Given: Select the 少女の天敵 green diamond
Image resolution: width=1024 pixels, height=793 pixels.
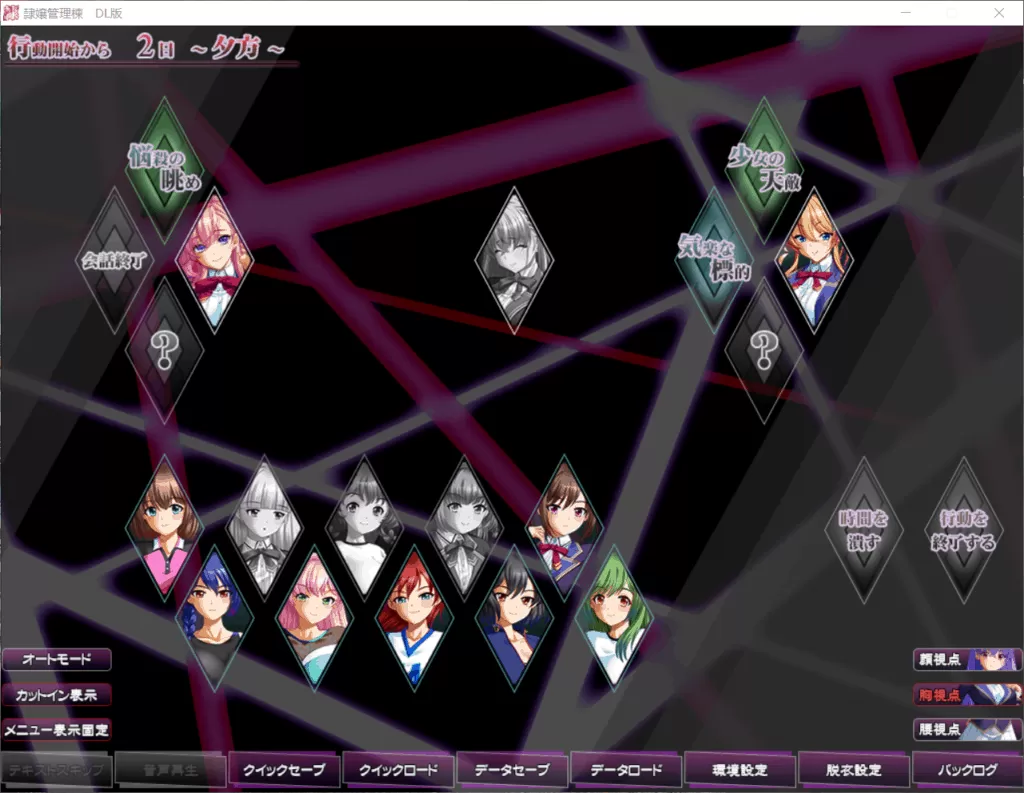Looking at the screenshot, I should (x=764, y=168).
